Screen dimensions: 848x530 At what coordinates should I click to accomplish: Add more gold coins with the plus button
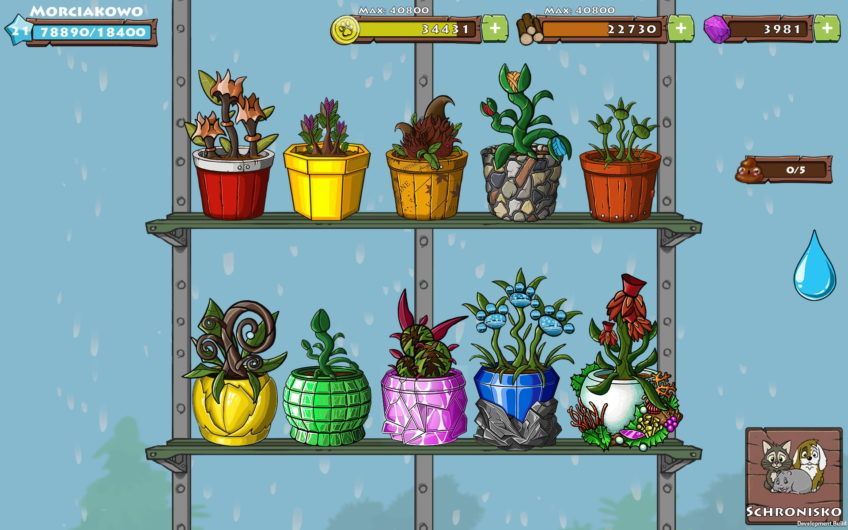pyautogui.click(x=495, y=28)
